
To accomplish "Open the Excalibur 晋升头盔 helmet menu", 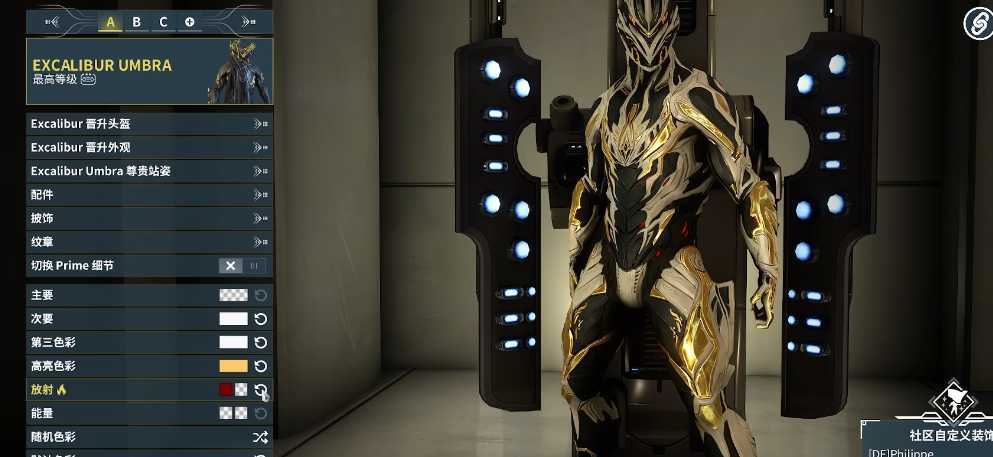I will pyautogui.click(x=149, y=124).
